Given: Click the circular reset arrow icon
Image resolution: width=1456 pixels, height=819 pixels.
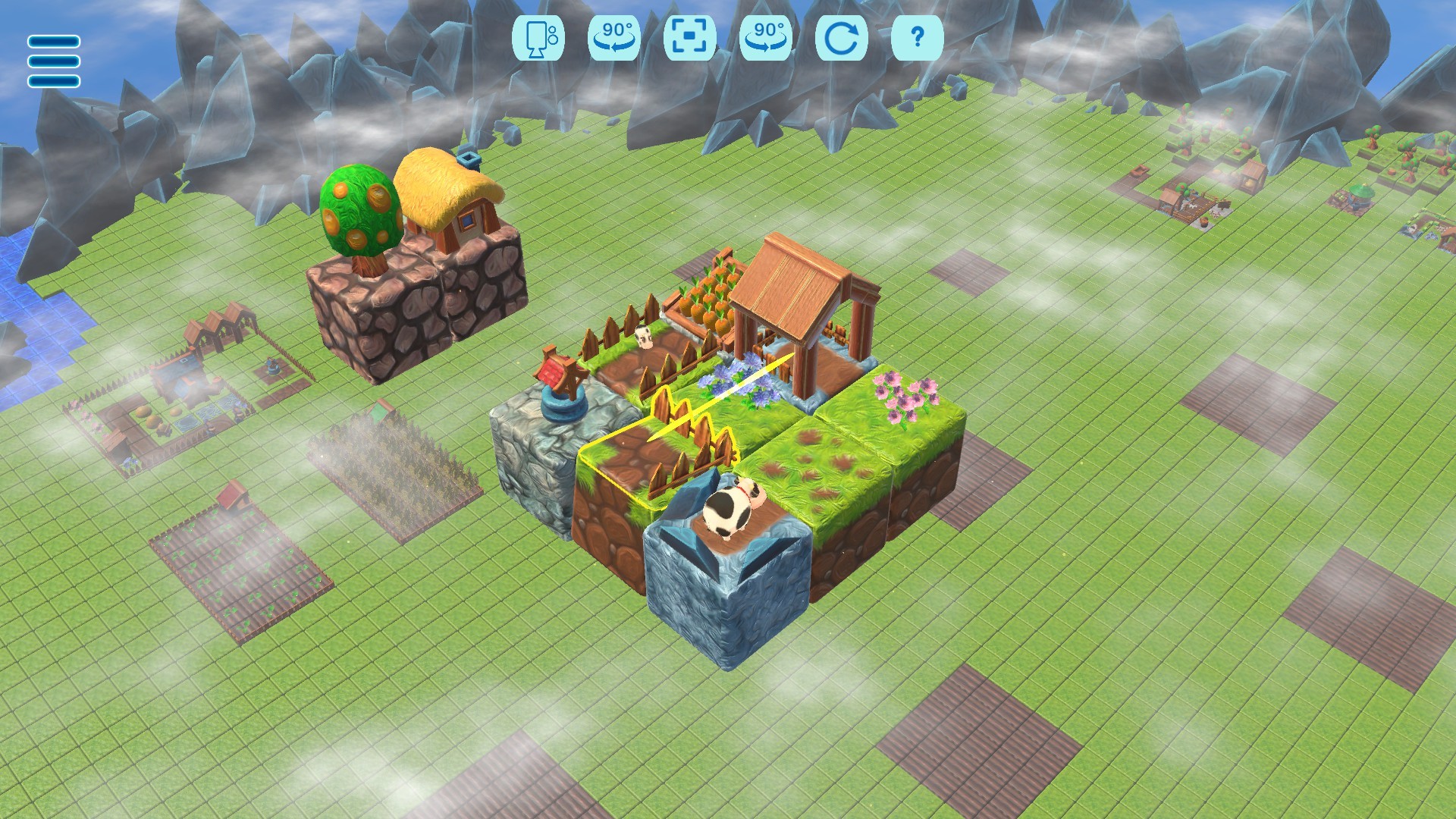Looking at the screenshot, I should tap(842, 38).
